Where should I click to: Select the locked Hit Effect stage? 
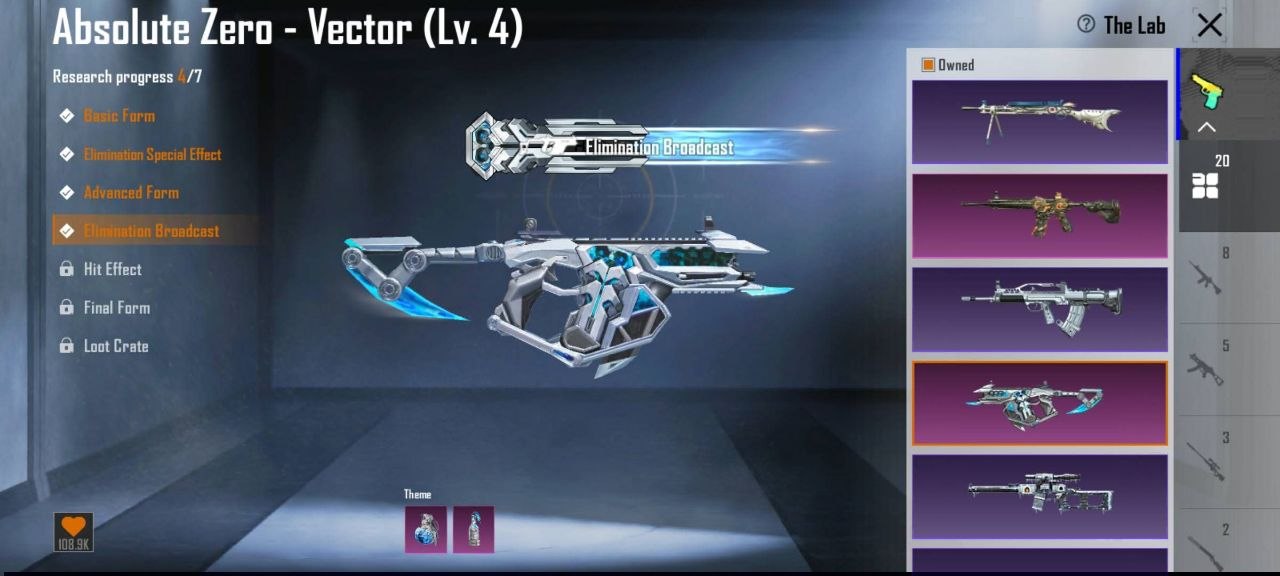112,269
